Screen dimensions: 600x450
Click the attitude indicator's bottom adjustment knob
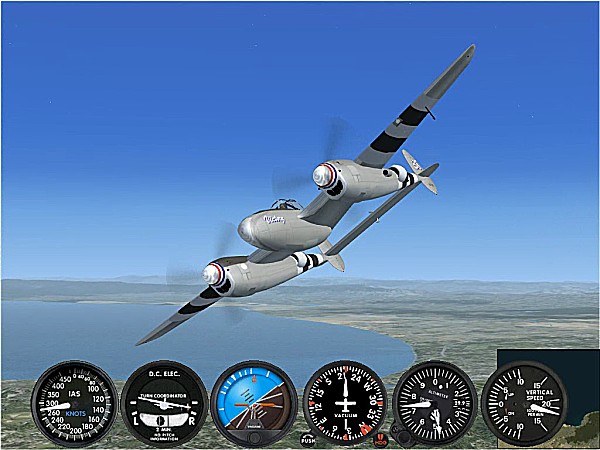[254, 436]
